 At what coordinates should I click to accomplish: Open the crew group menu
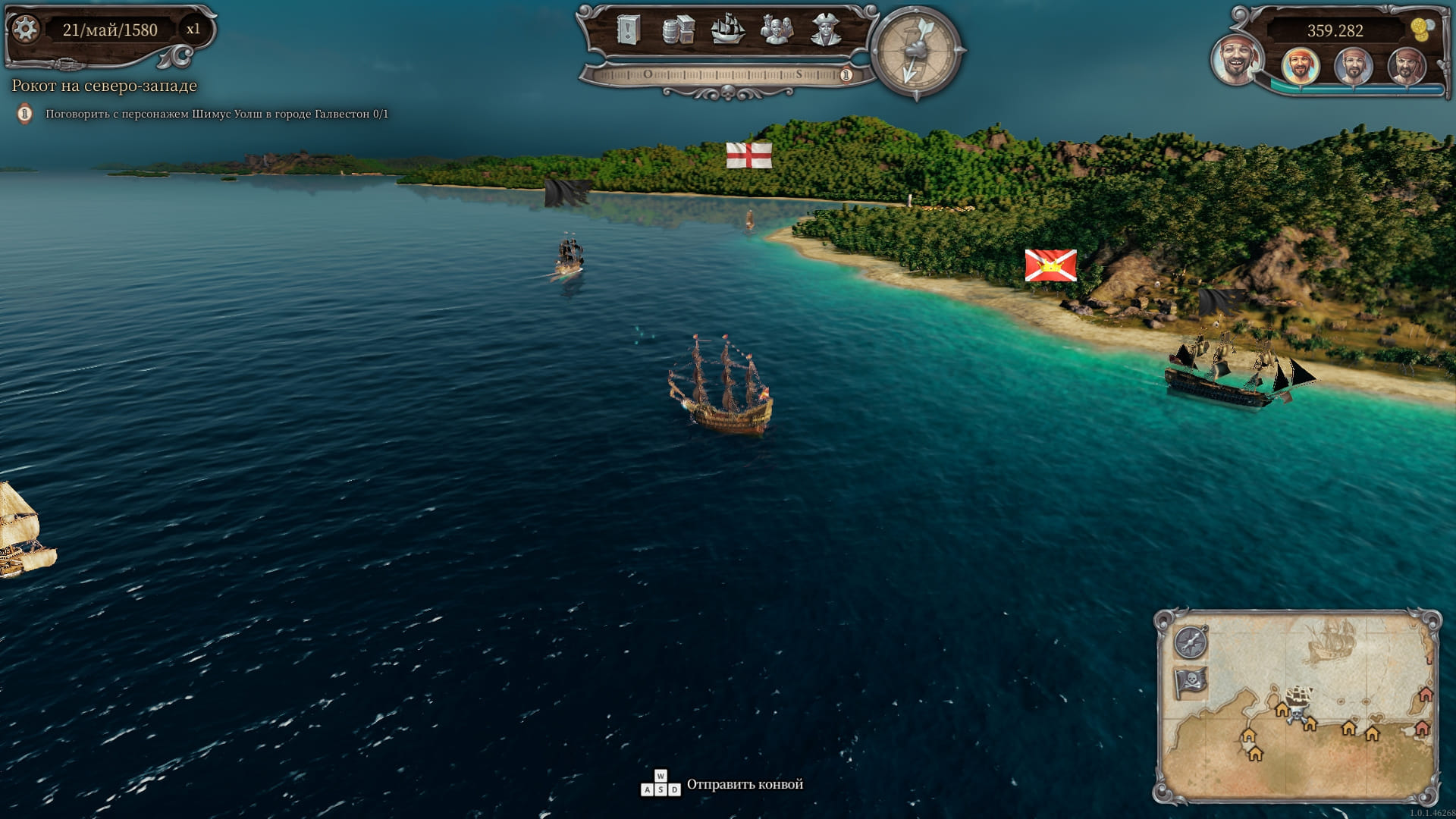coord(777,30)
